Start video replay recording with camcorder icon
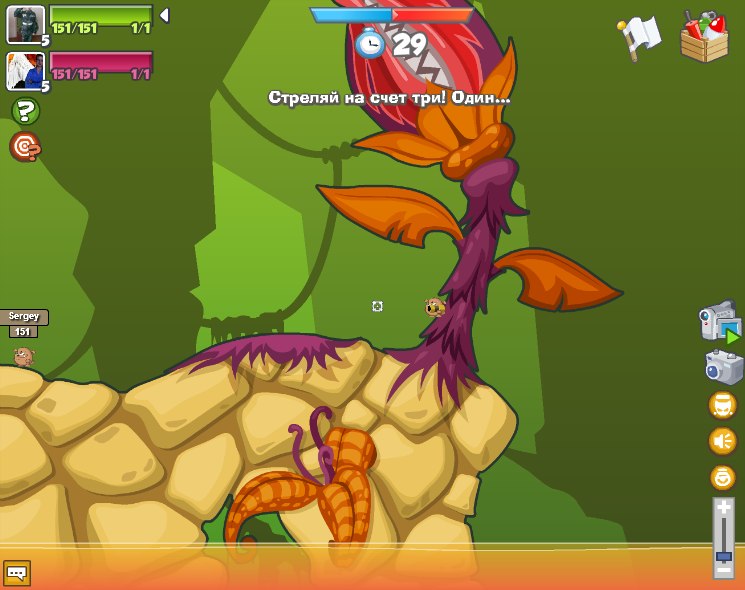 tap(720, 323)
